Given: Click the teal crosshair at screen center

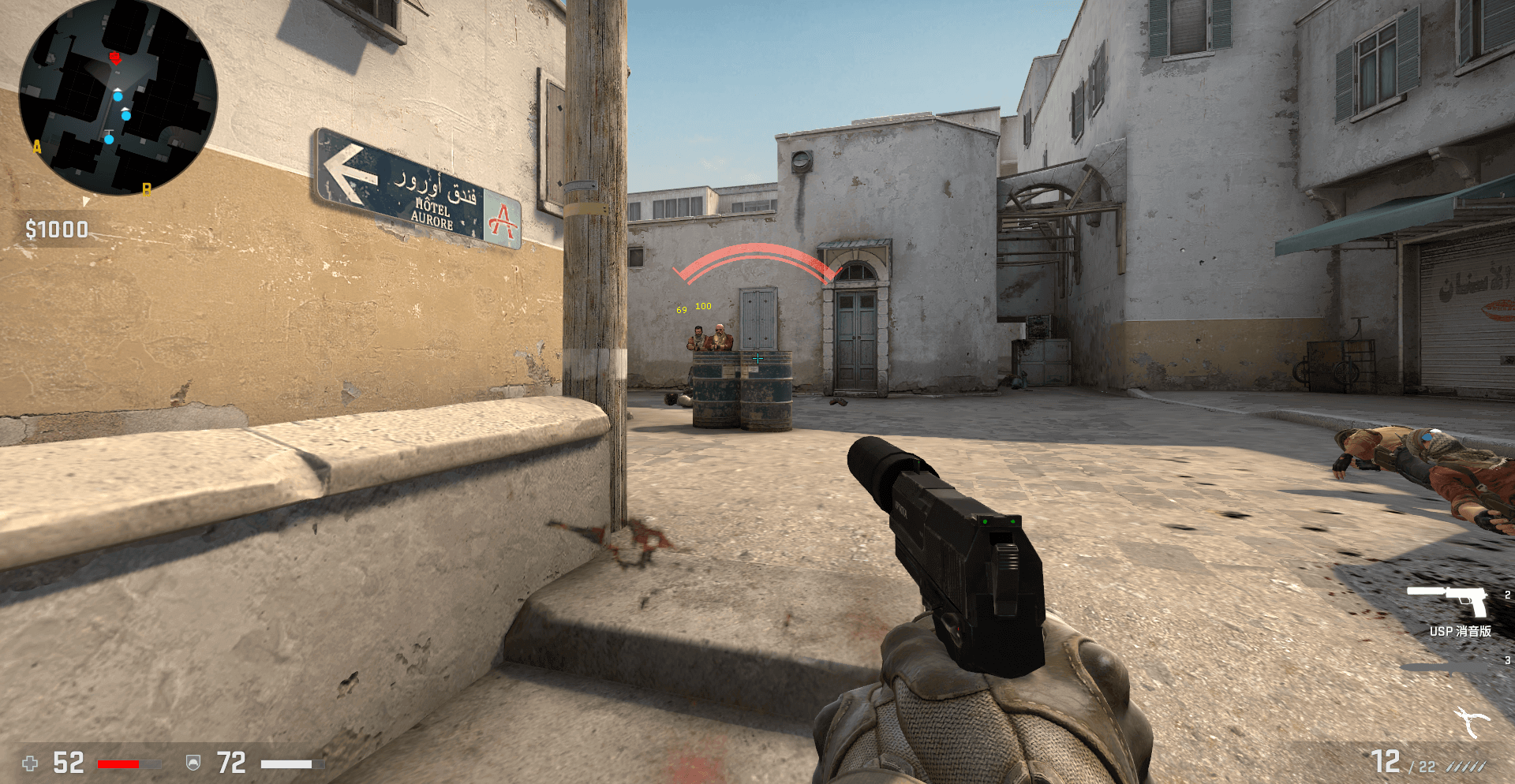Looking at the screenshot, I should pos(757,357).
